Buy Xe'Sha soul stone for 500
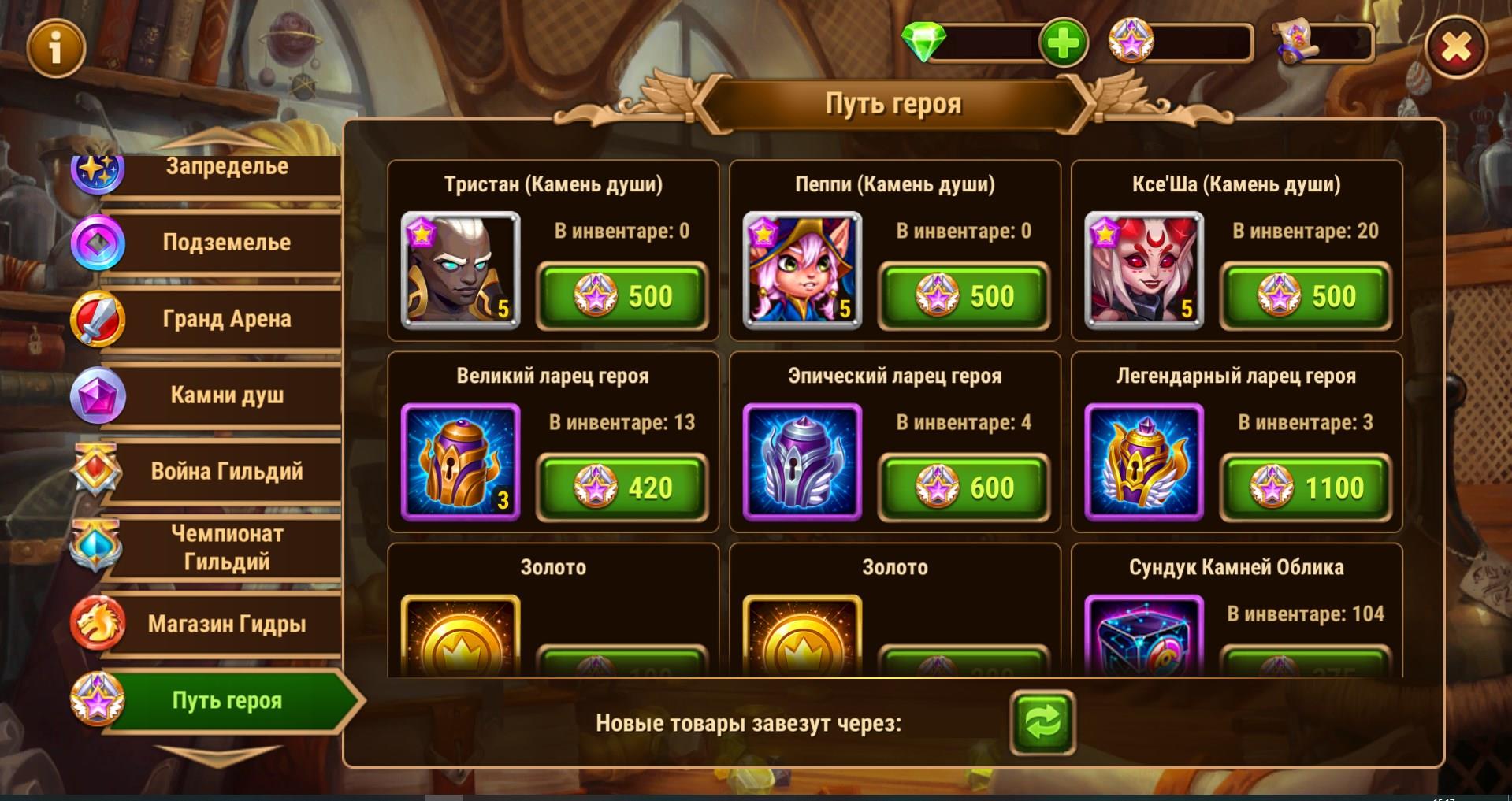The image size is (1512, 801). (1306, 296)
